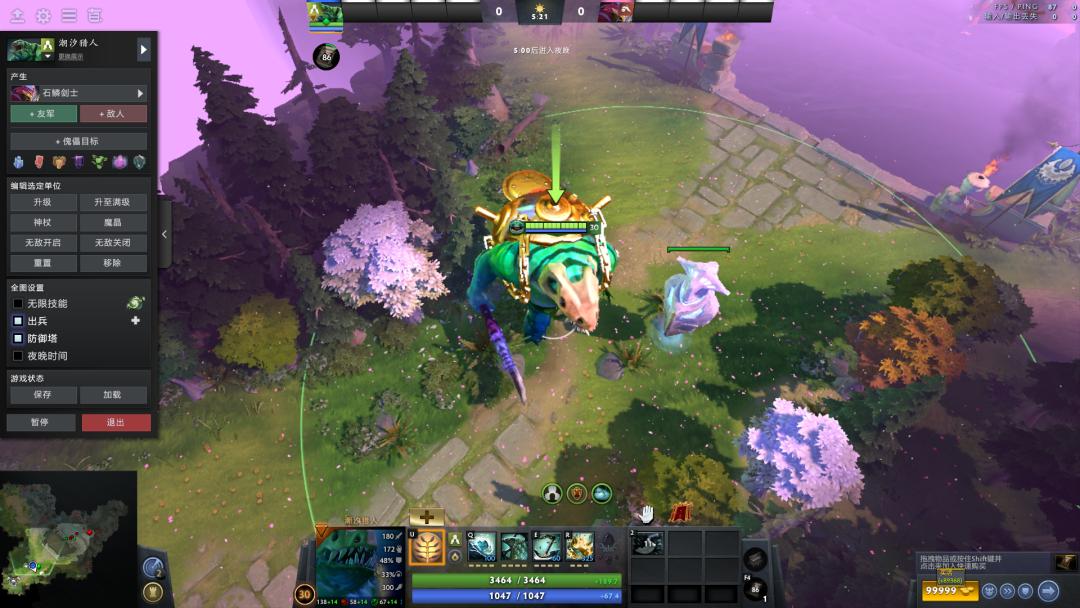
Task: Open the 石鳞剑士 hero spawn dropdown
Action: click(78, 93)
